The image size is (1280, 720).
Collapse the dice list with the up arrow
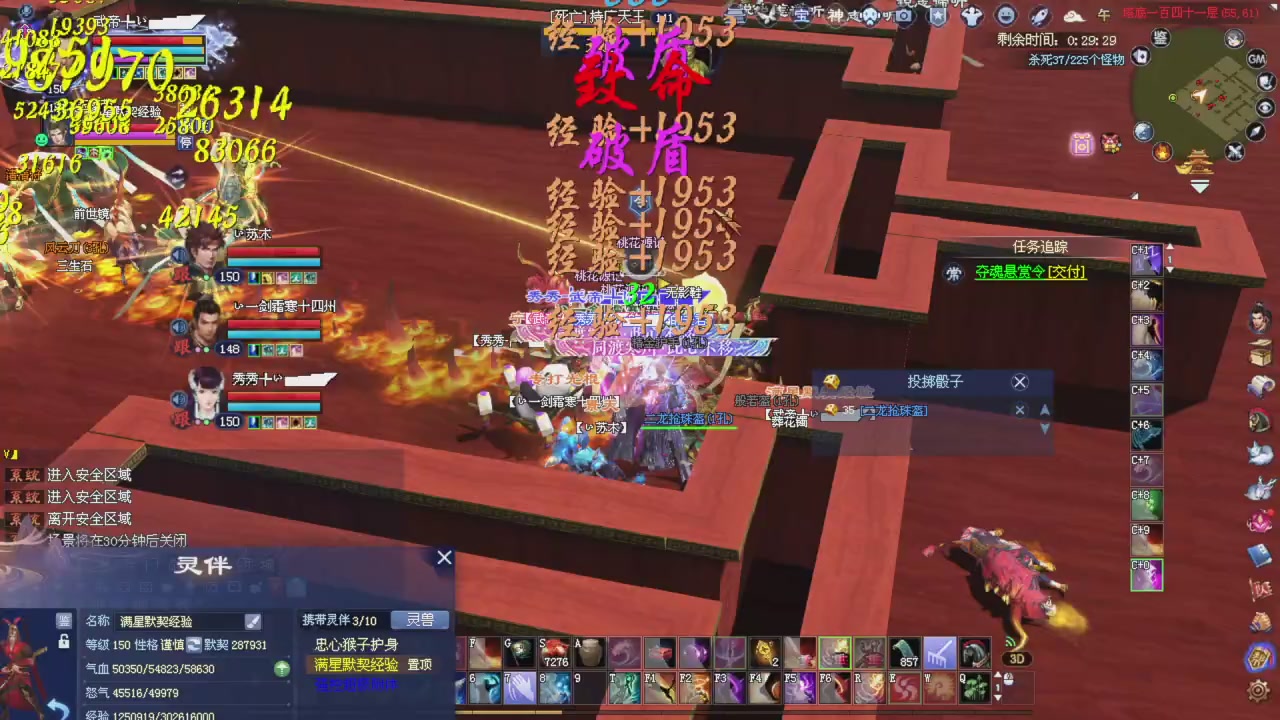pyautogui.click(x=1045, y=410)
